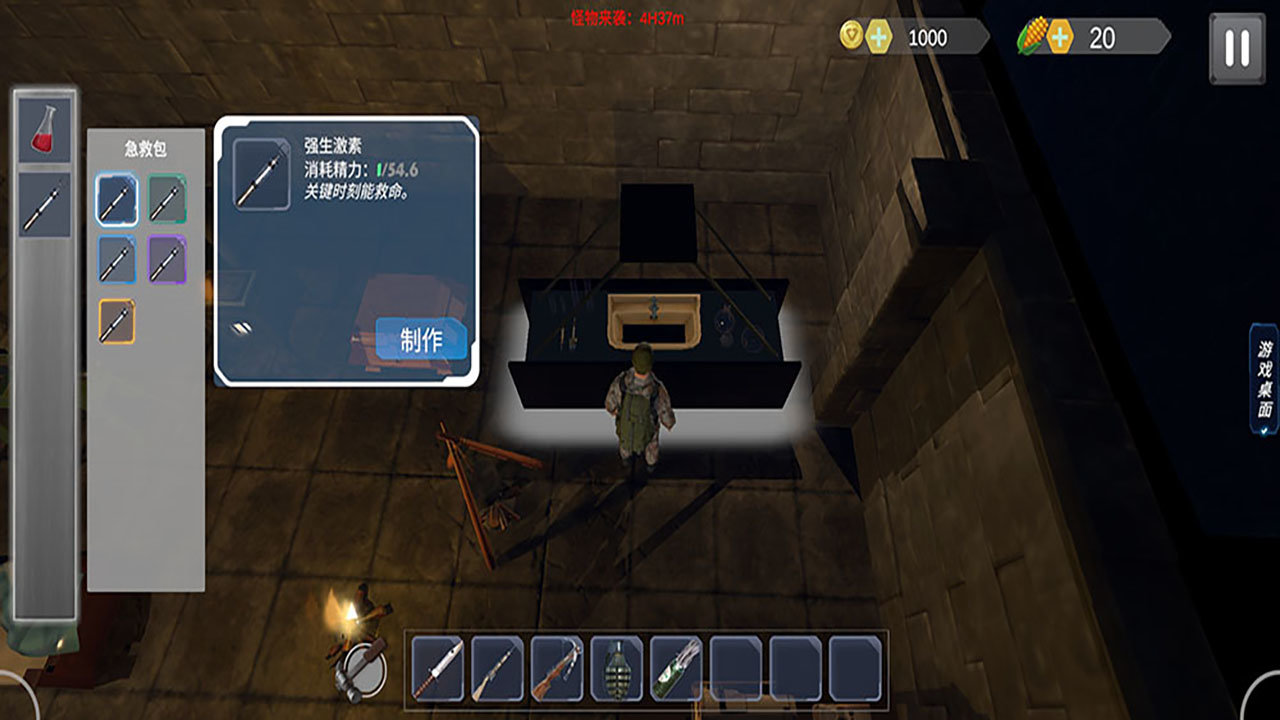Choose the green-bordered syringe recipe
The image size is (1280, 720).
(167, 199)
